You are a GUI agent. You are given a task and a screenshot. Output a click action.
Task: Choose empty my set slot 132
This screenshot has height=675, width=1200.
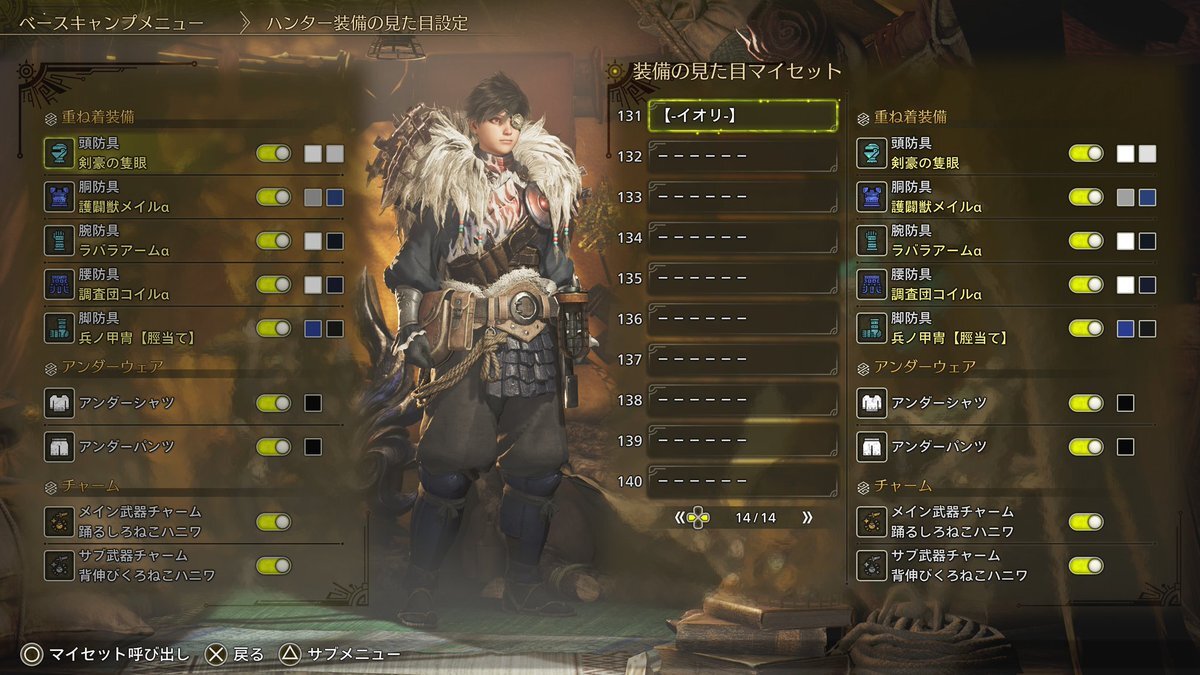click(x=742, y=157)
